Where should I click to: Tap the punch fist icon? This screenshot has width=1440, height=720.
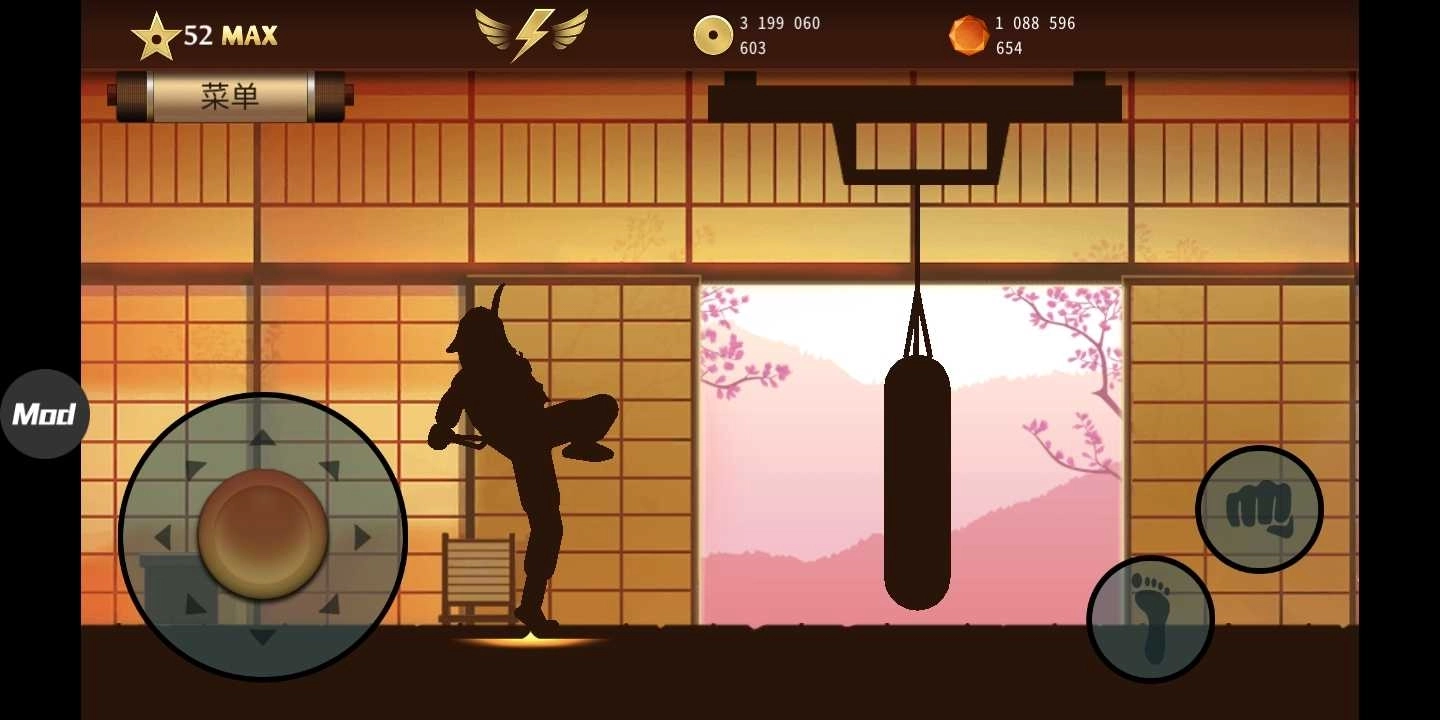(x=1259, y=510)
